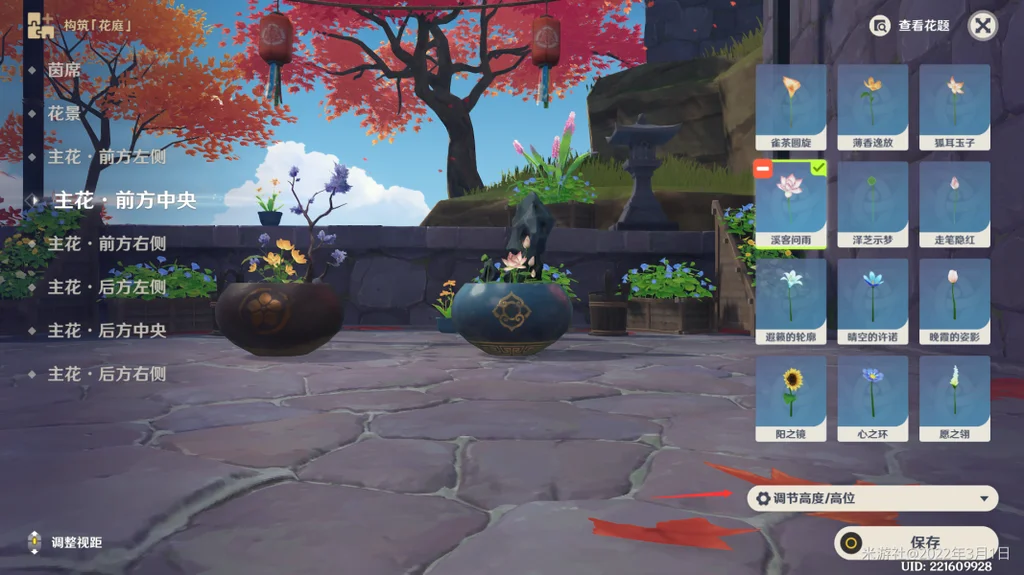Pick the 阳之镜 sunflower
The height and width of the screenshot is (575, 1024).
[791, 398]
